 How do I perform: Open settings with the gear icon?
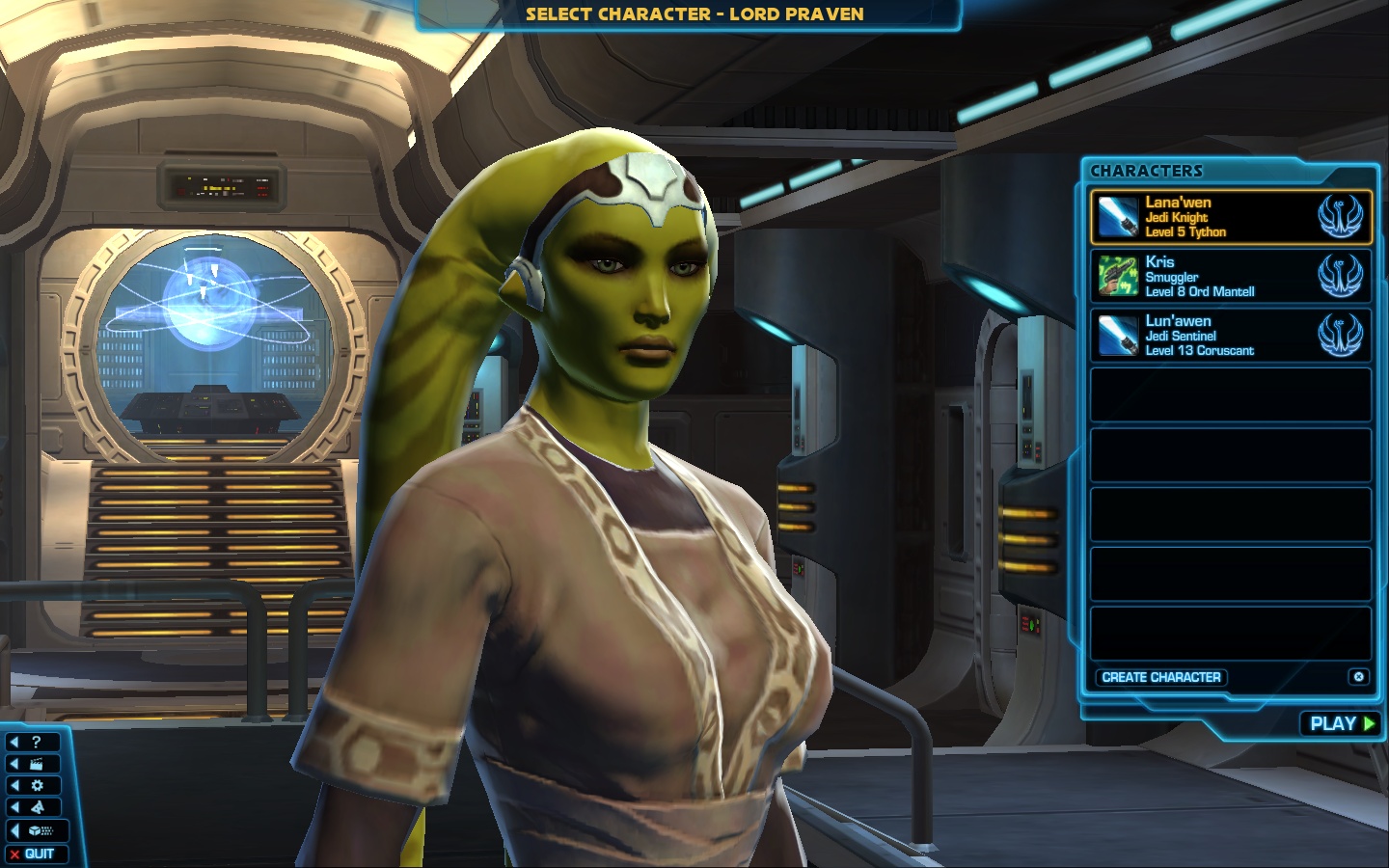(36, 784)
